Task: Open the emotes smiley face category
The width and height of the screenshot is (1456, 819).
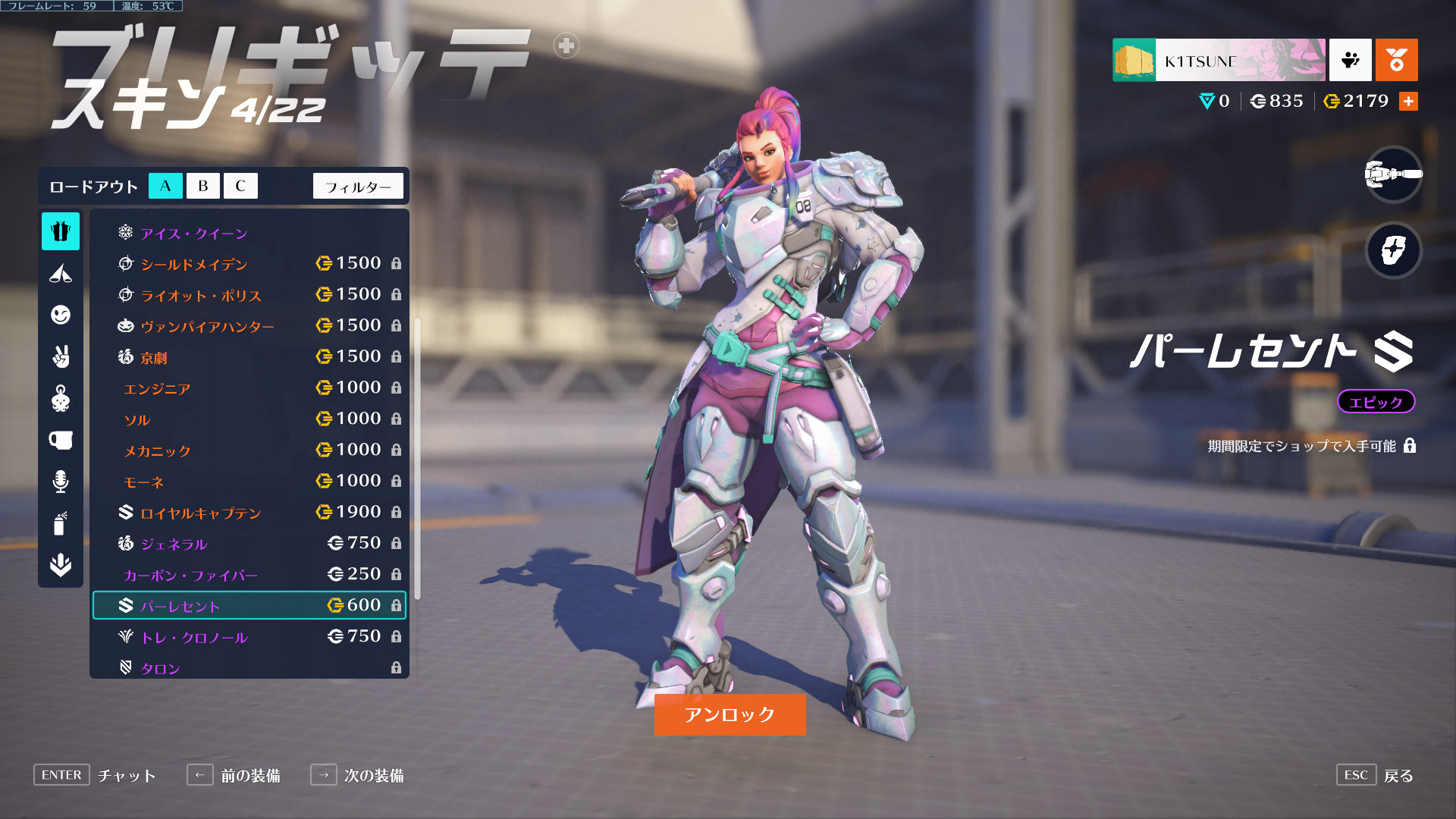Action: click(x=61, y=315)
